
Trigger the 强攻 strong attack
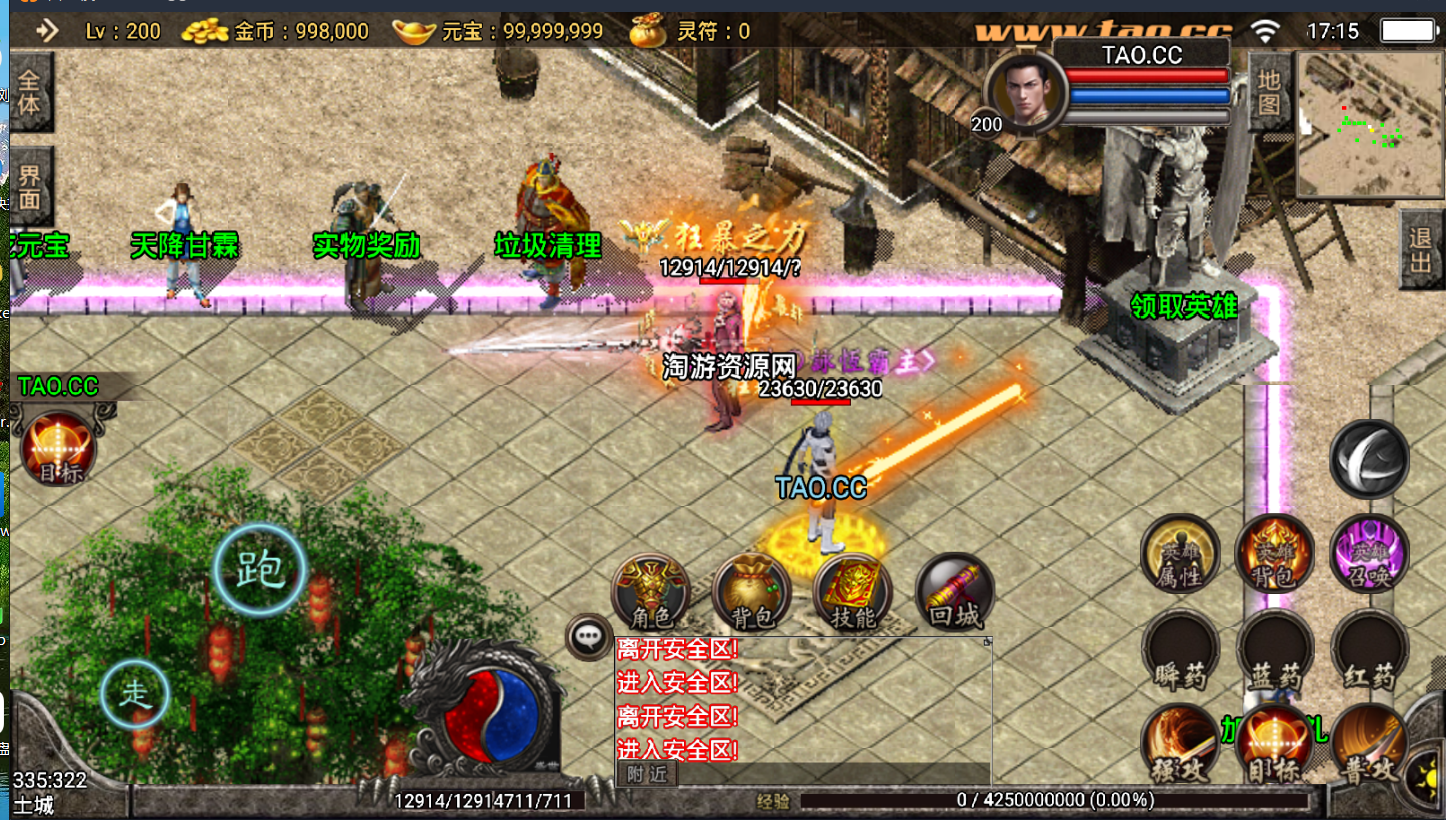tap(1180, 745)
